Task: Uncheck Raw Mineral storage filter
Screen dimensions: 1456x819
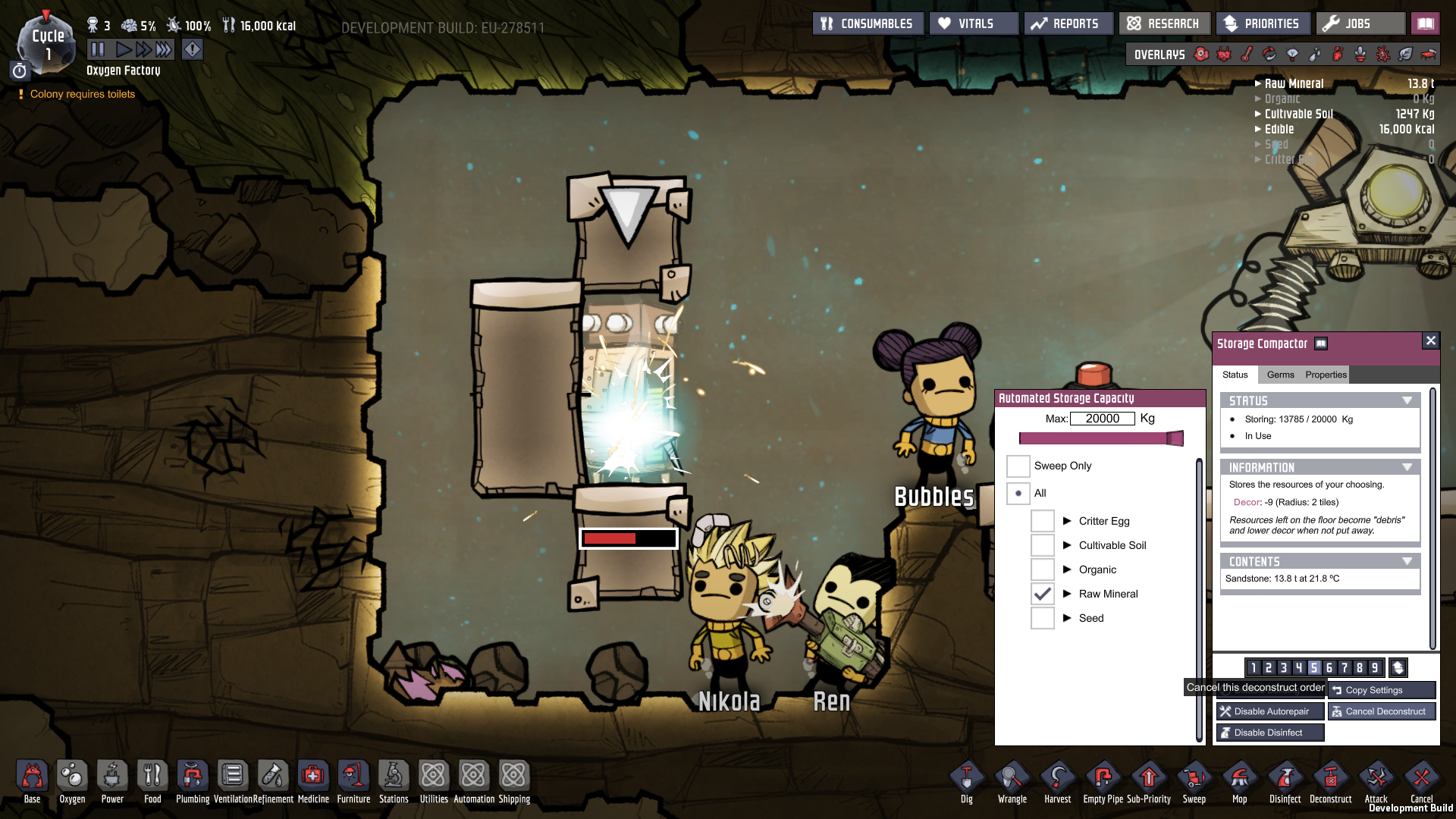Action: pyautogui.click(x=1043, y=594)
